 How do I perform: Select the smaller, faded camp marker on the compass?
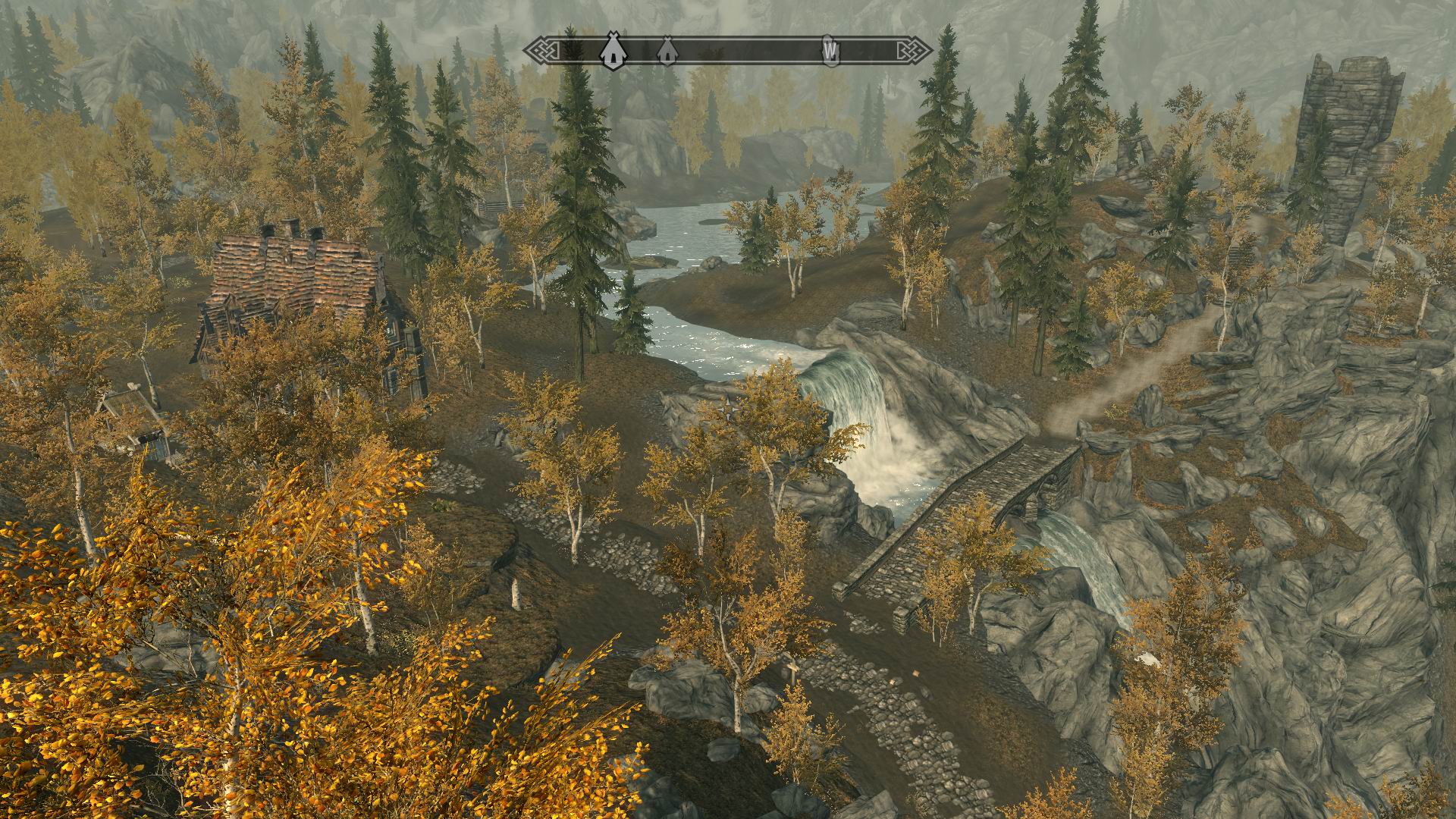coord(666,51)
